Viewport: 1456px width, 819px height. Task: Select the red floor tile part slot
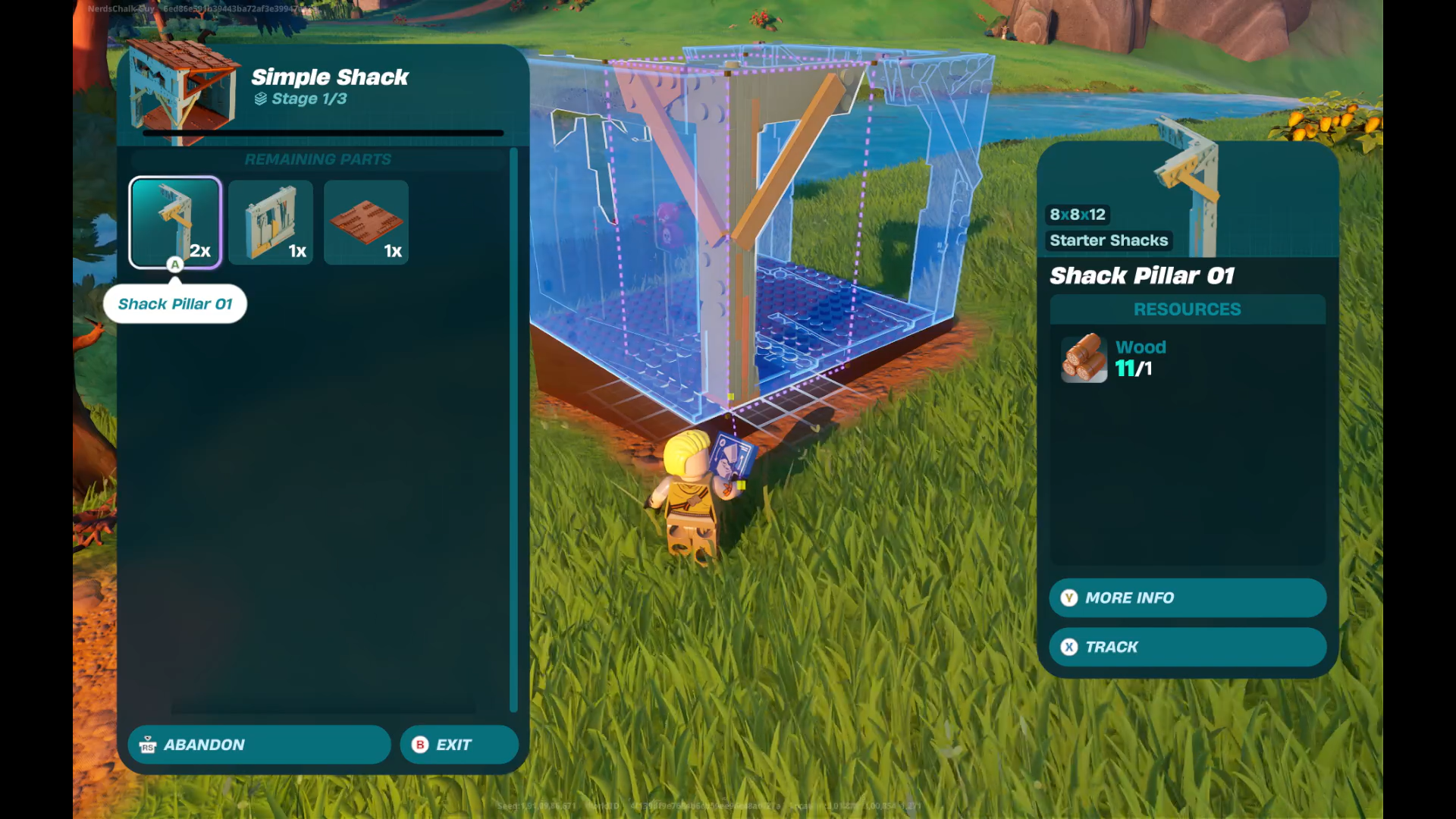click(x=366, y=222)
